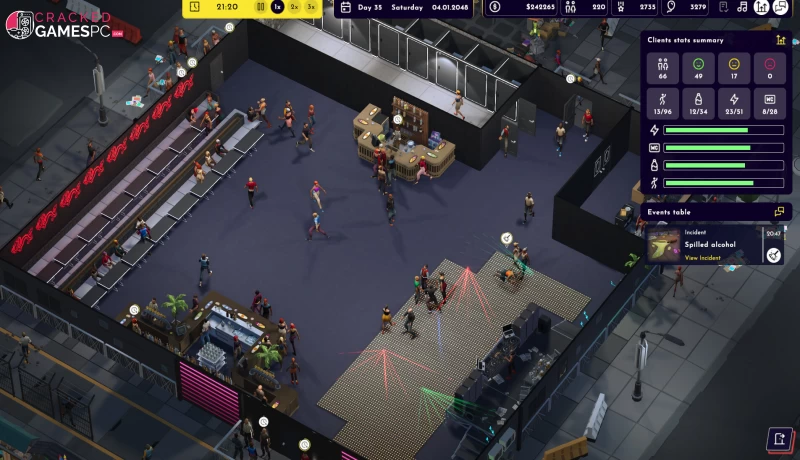Click the chat-bubbles icon in the Events table header

pyautogui.click(x=779, y=212)
